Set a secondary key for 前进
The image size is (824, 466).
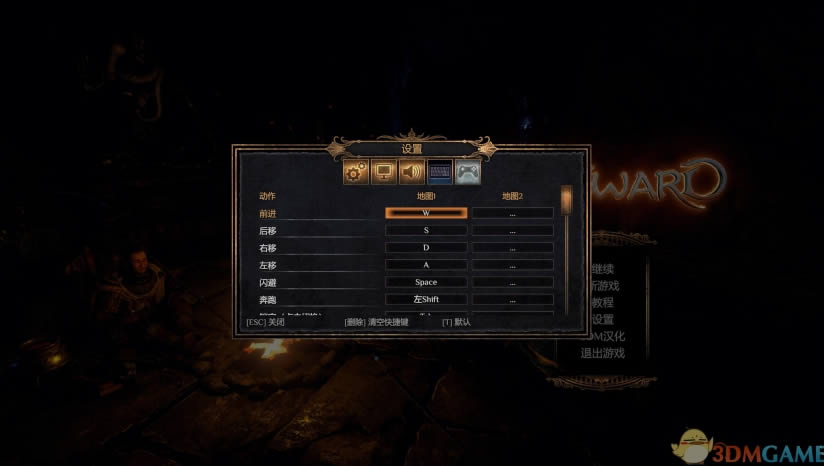512,213
